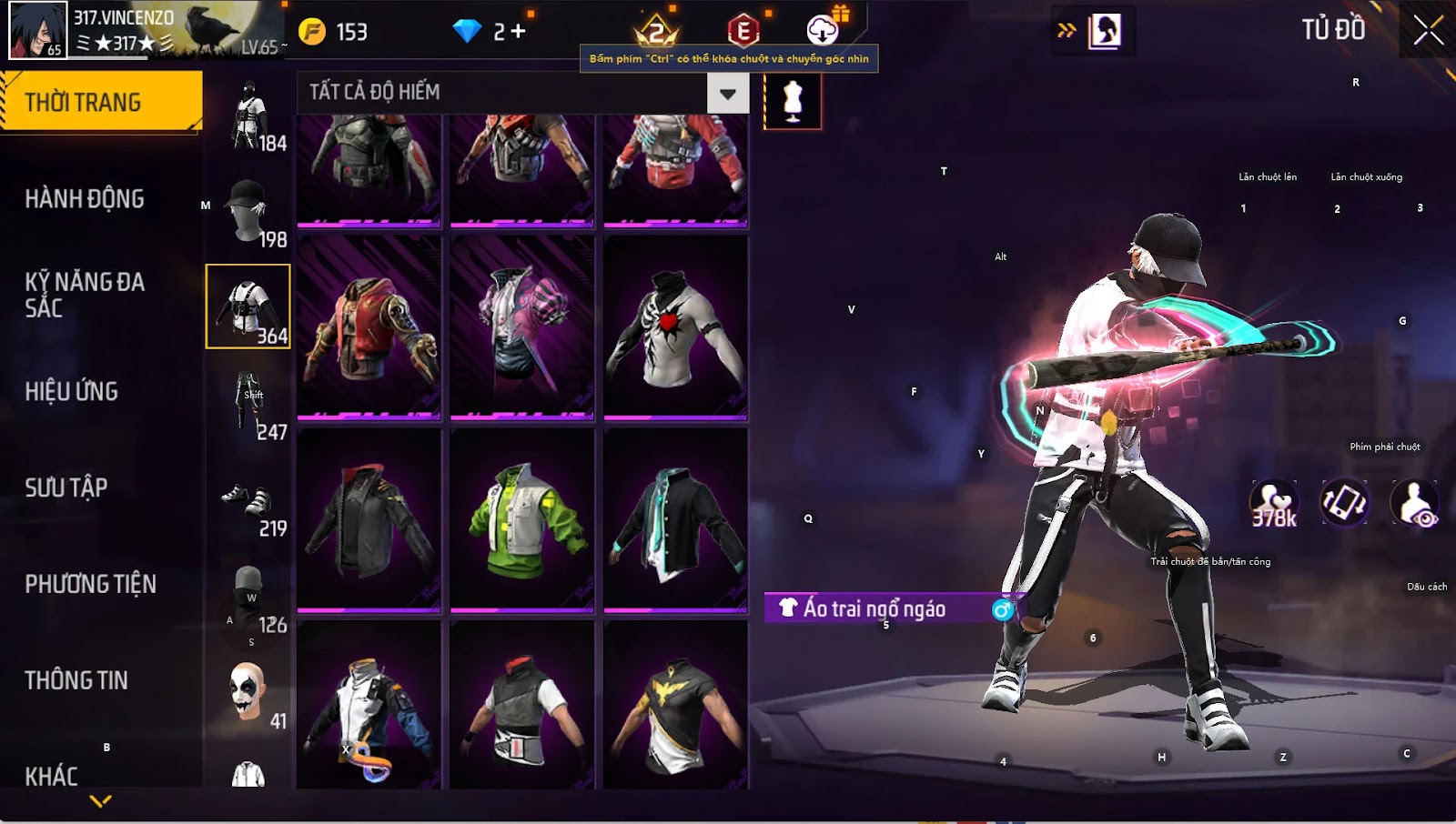Open the Thông Tin tab
This screenshot has height=824, width=1456.
[x=76, y=680]
